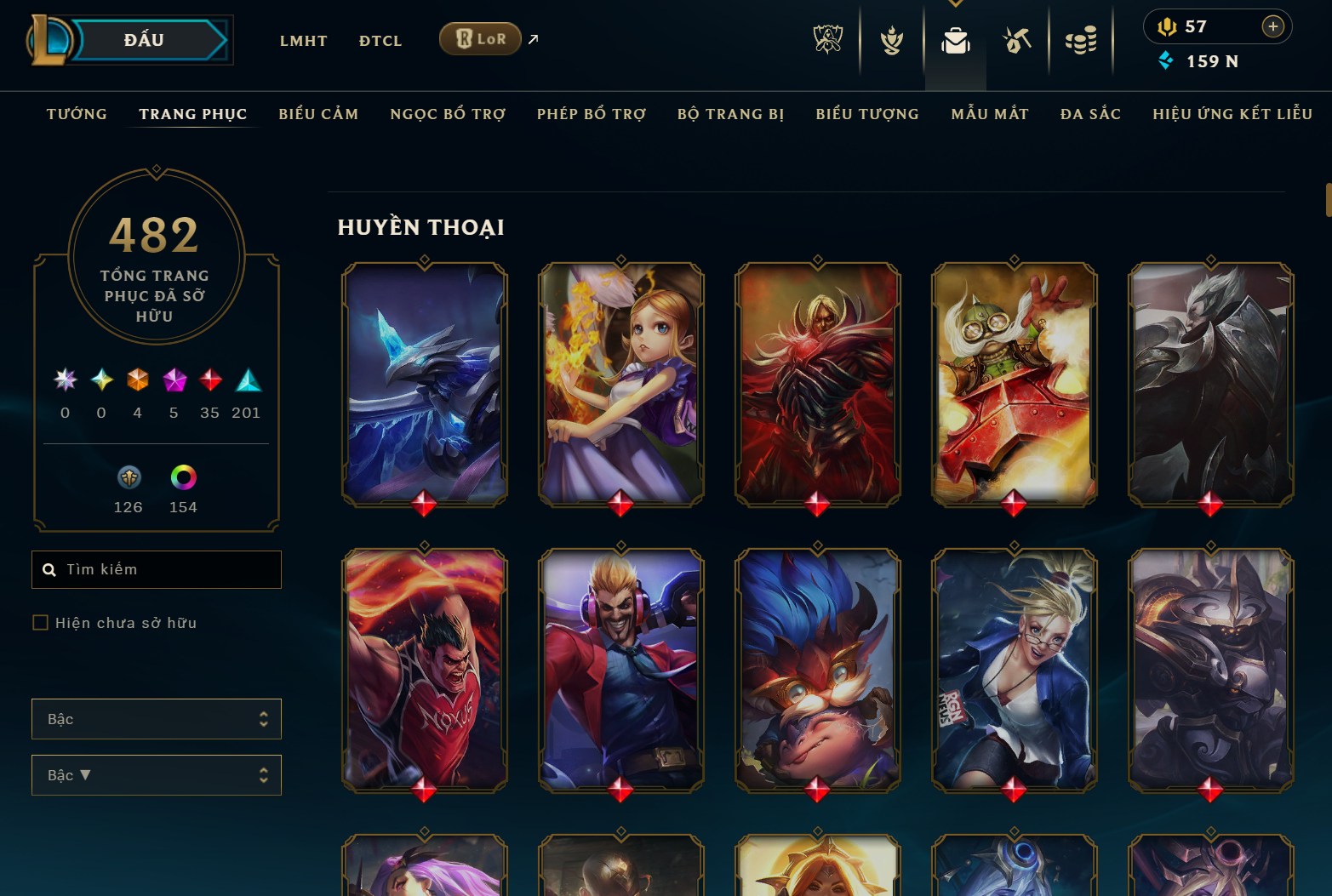Screen dimensions: 1332x896
Task: Click the plus icon to buy RP
Action: coord(1274,26)
